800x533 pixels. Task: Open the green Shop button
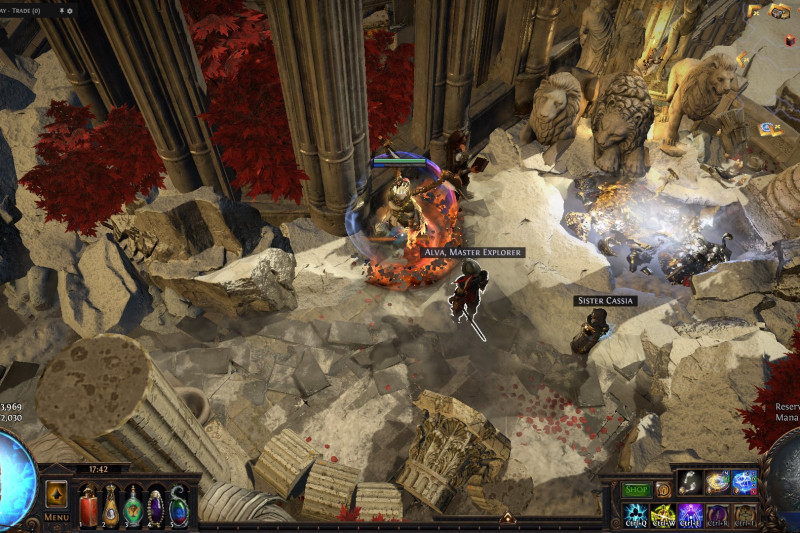pyautogui.click(x=636, y=490)
